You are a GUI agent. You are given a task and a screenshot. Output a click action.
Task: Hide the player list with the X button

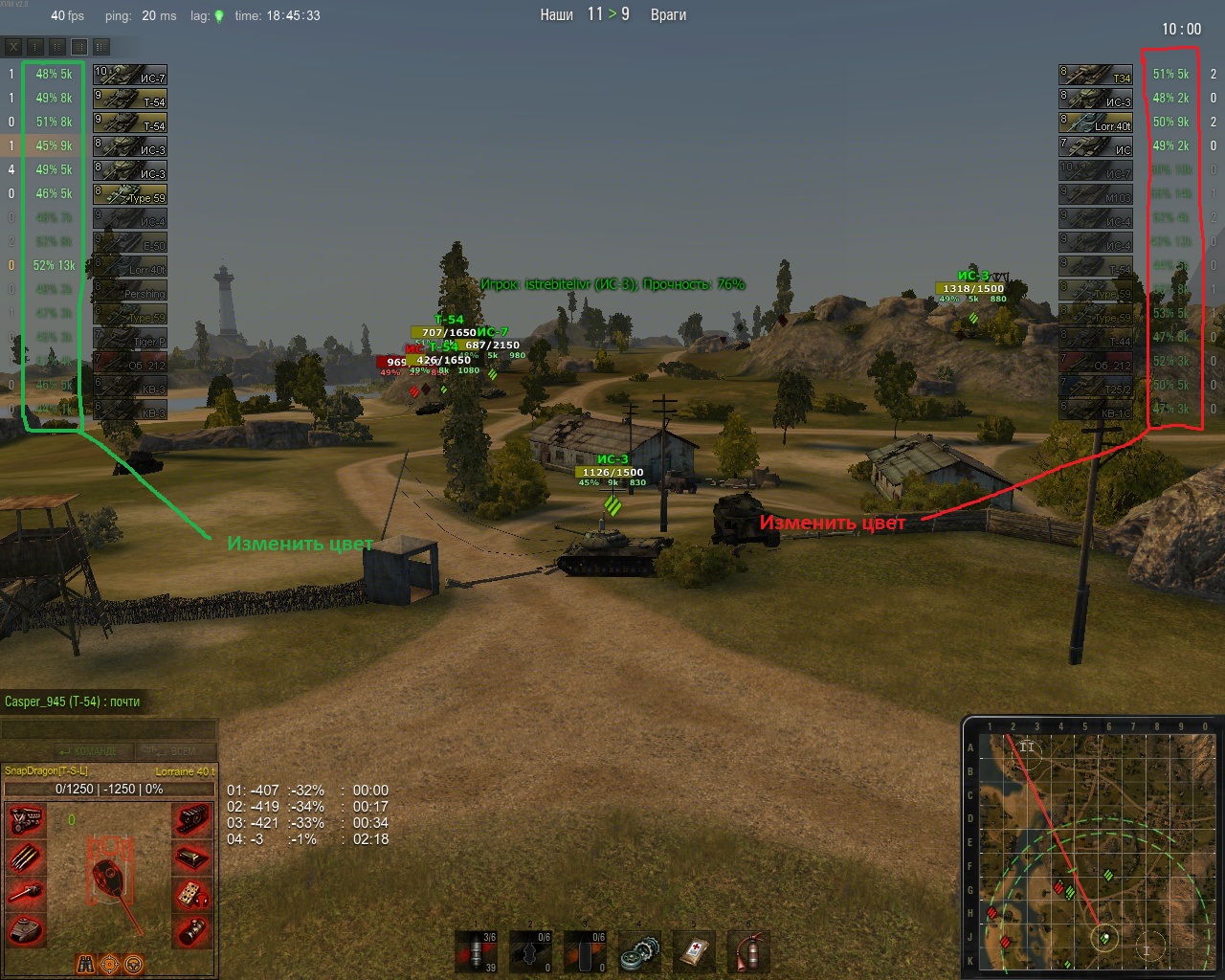(13, 46)
